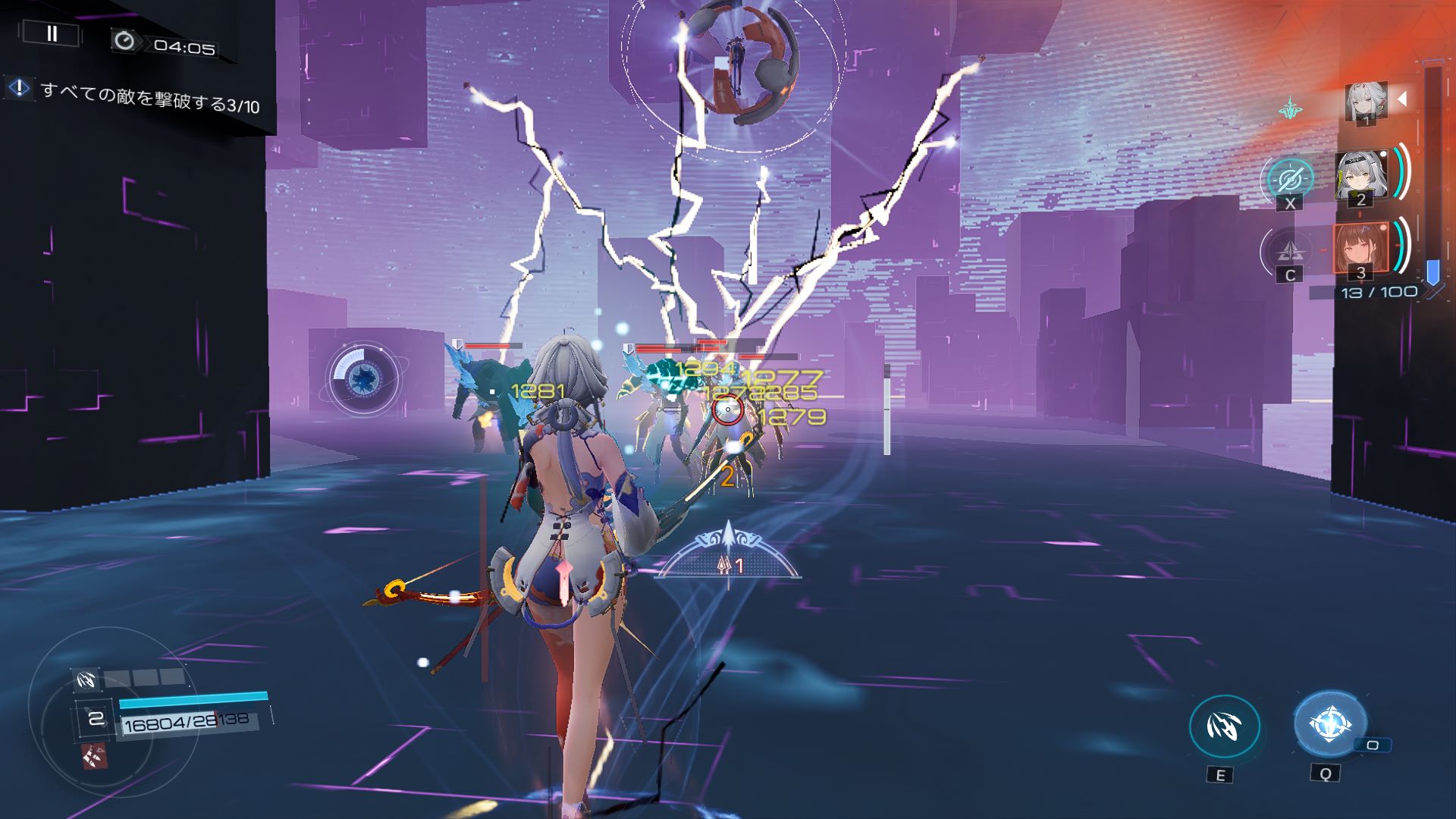The height and width of the screenshot is (819, 1456).
Task: Switch to the second squad member portrait
Action: pos(1361,177)
